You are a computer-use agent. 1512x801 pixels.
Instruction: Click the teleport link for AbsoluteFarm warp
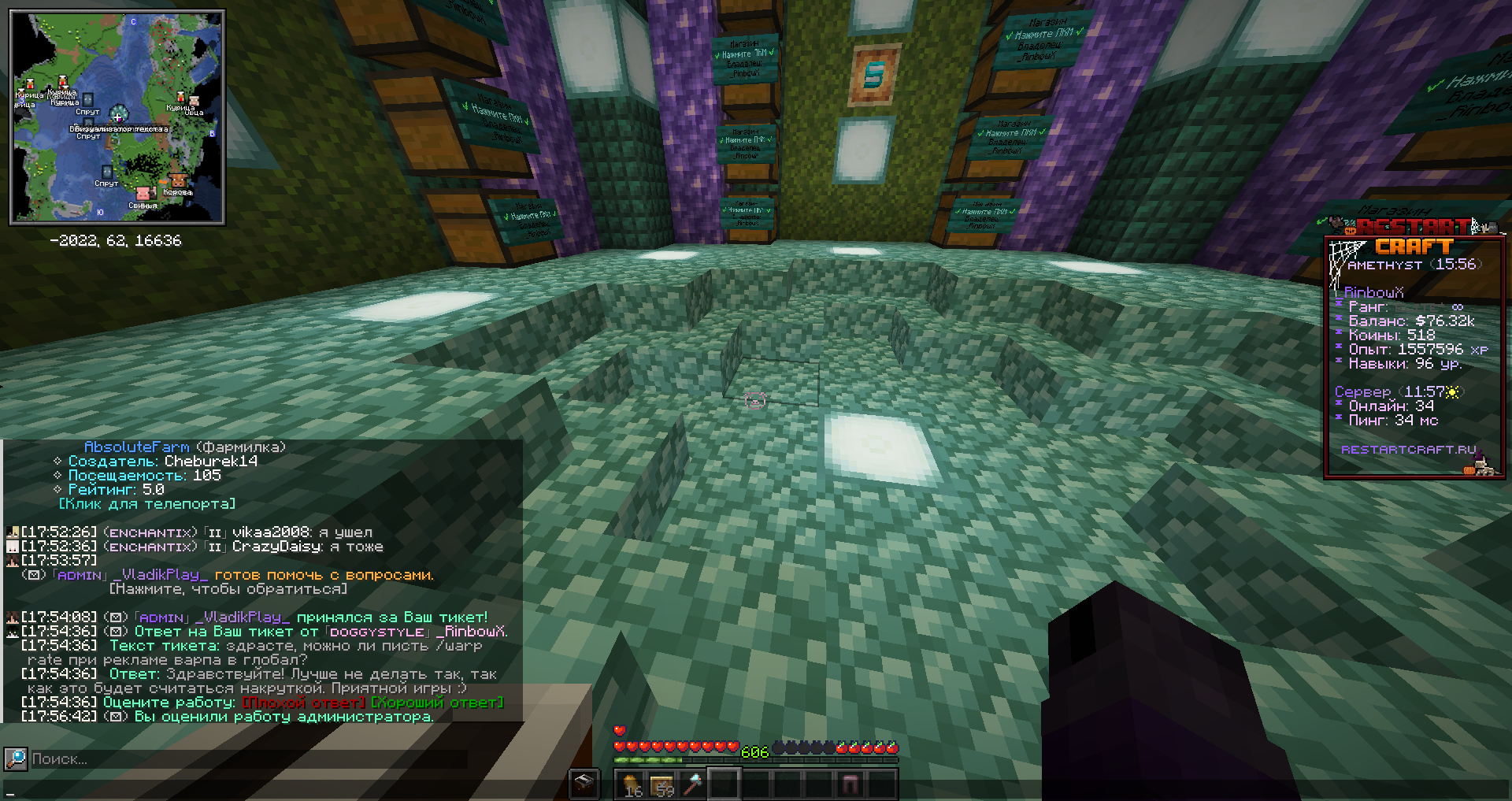(147, 504)
